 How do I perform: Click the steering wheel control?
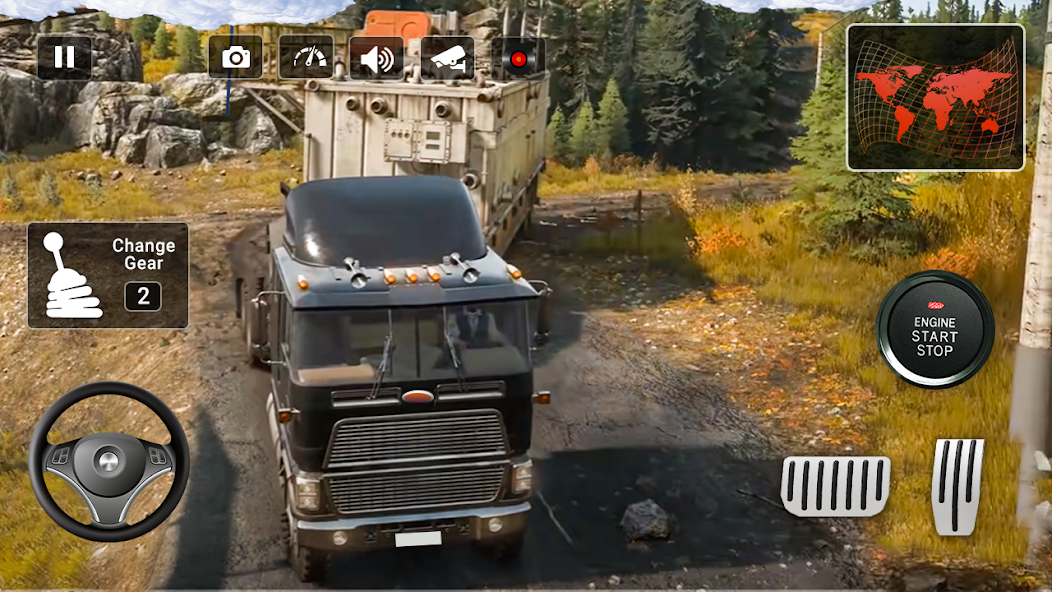[x=108, y=461]
